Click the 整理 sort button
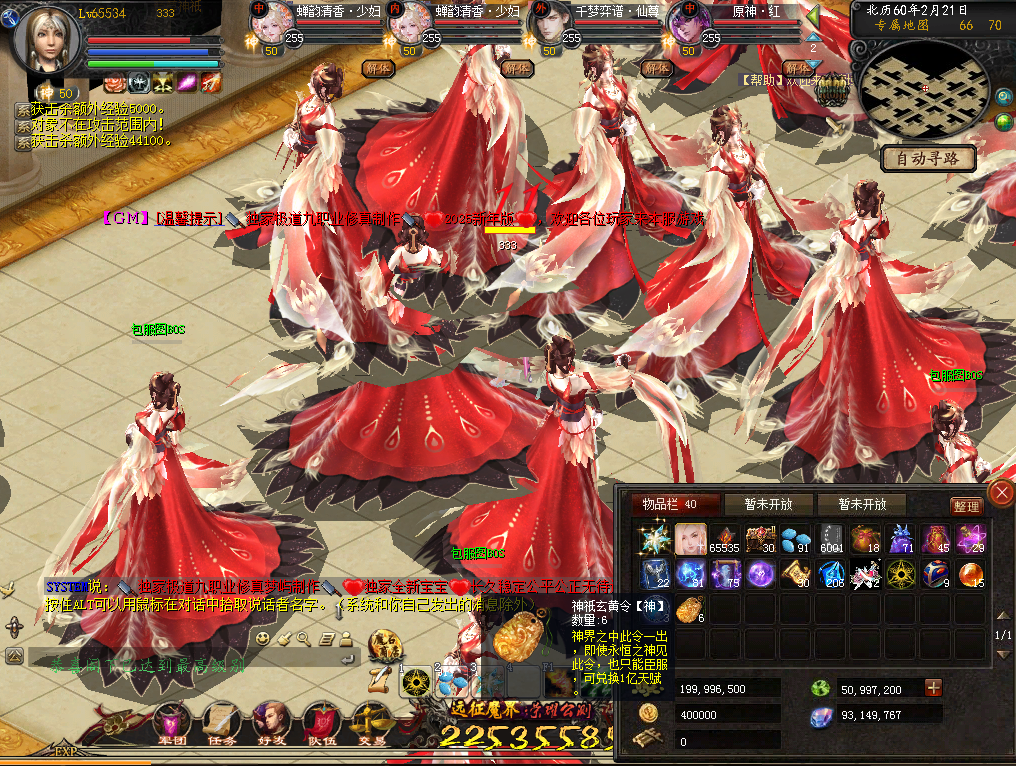Image resolution: width=1016 pixels, height=766 pixels. [966, 507]
